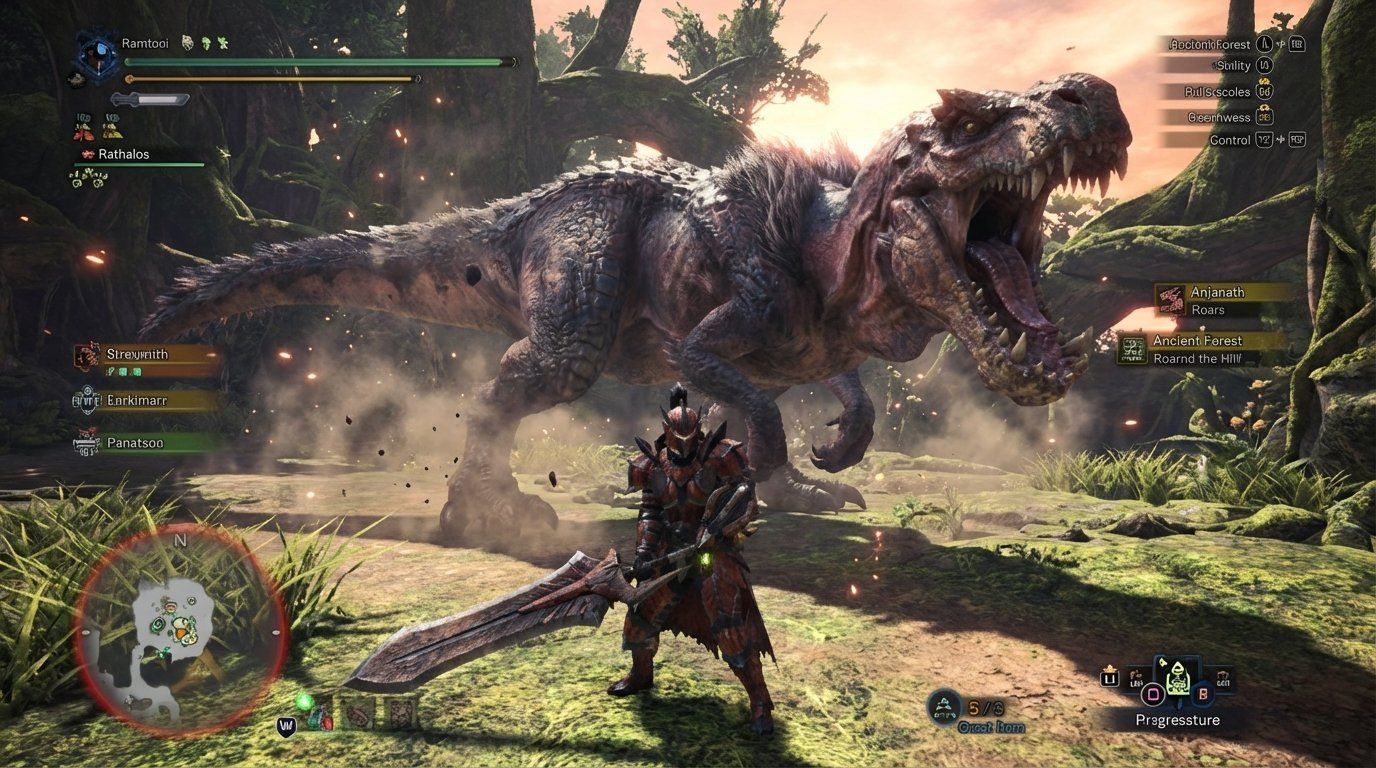Select the circle button icon in the item bar
This screenshot has height=768, width=1376.
(1152, 695)
